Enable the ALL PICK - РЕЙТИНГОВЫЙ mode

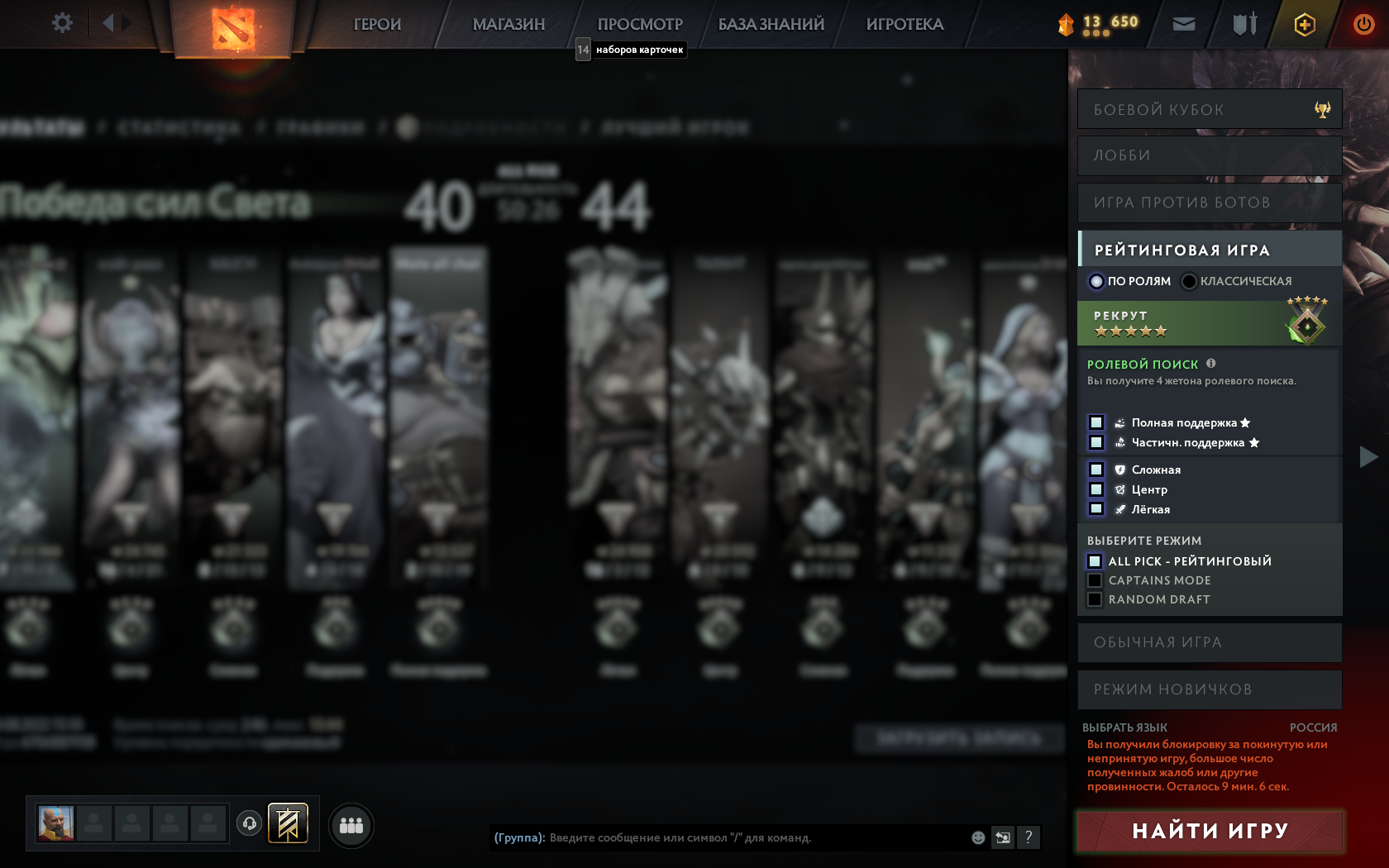1093,560
